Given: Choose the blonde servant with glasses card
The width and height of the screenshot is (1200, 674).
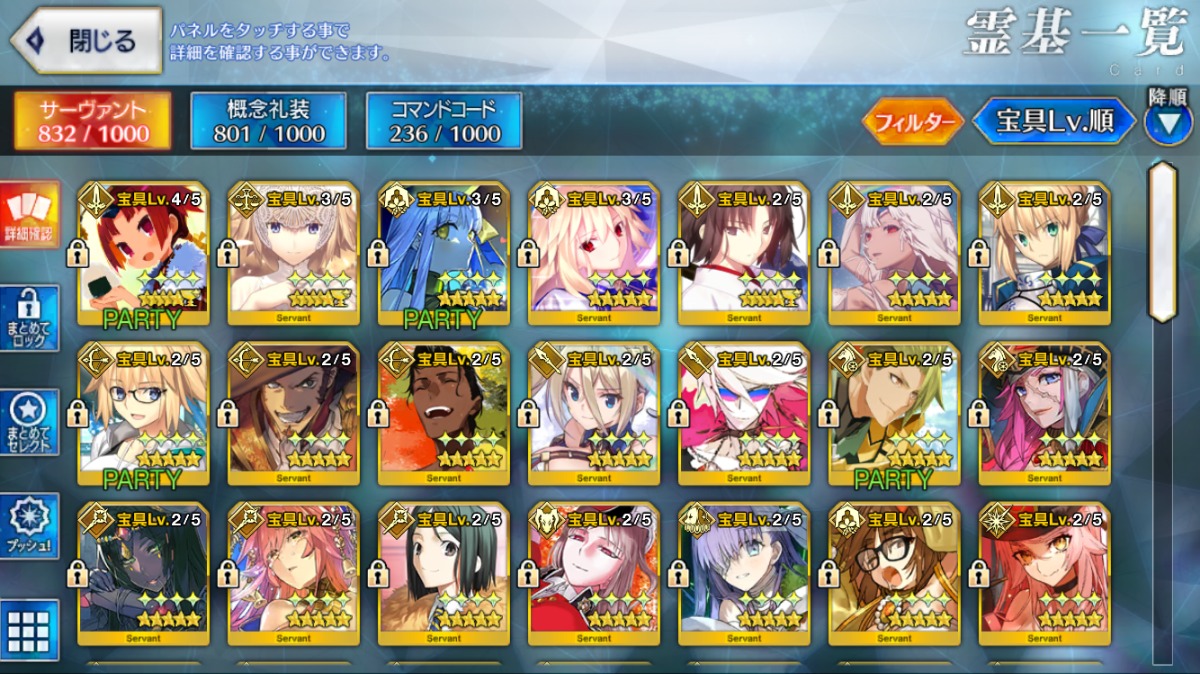Looking at the screenshot, I should click(143, 414).
